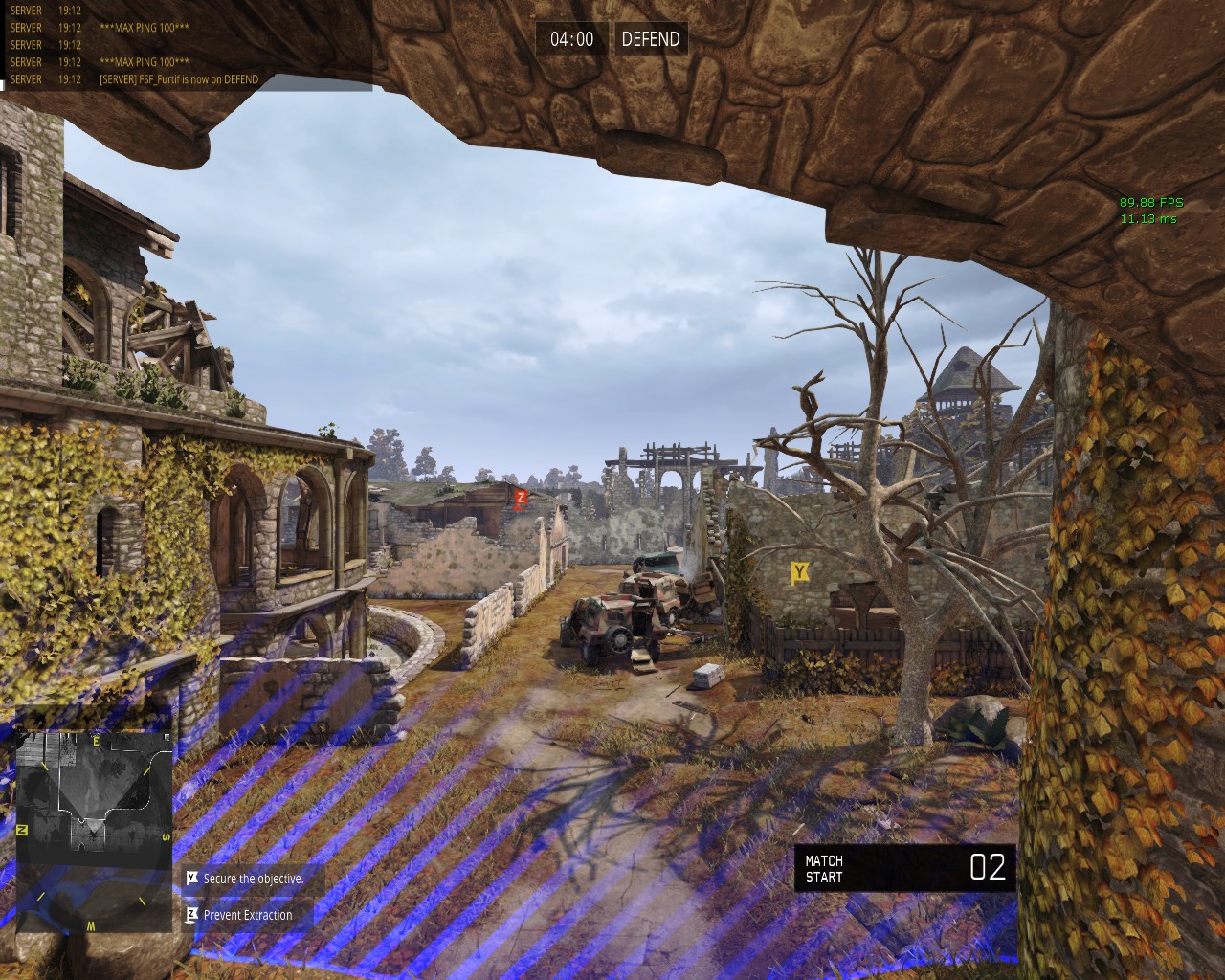
Task: Click the red Z objective marker
Action: click(x=521, y=498)
